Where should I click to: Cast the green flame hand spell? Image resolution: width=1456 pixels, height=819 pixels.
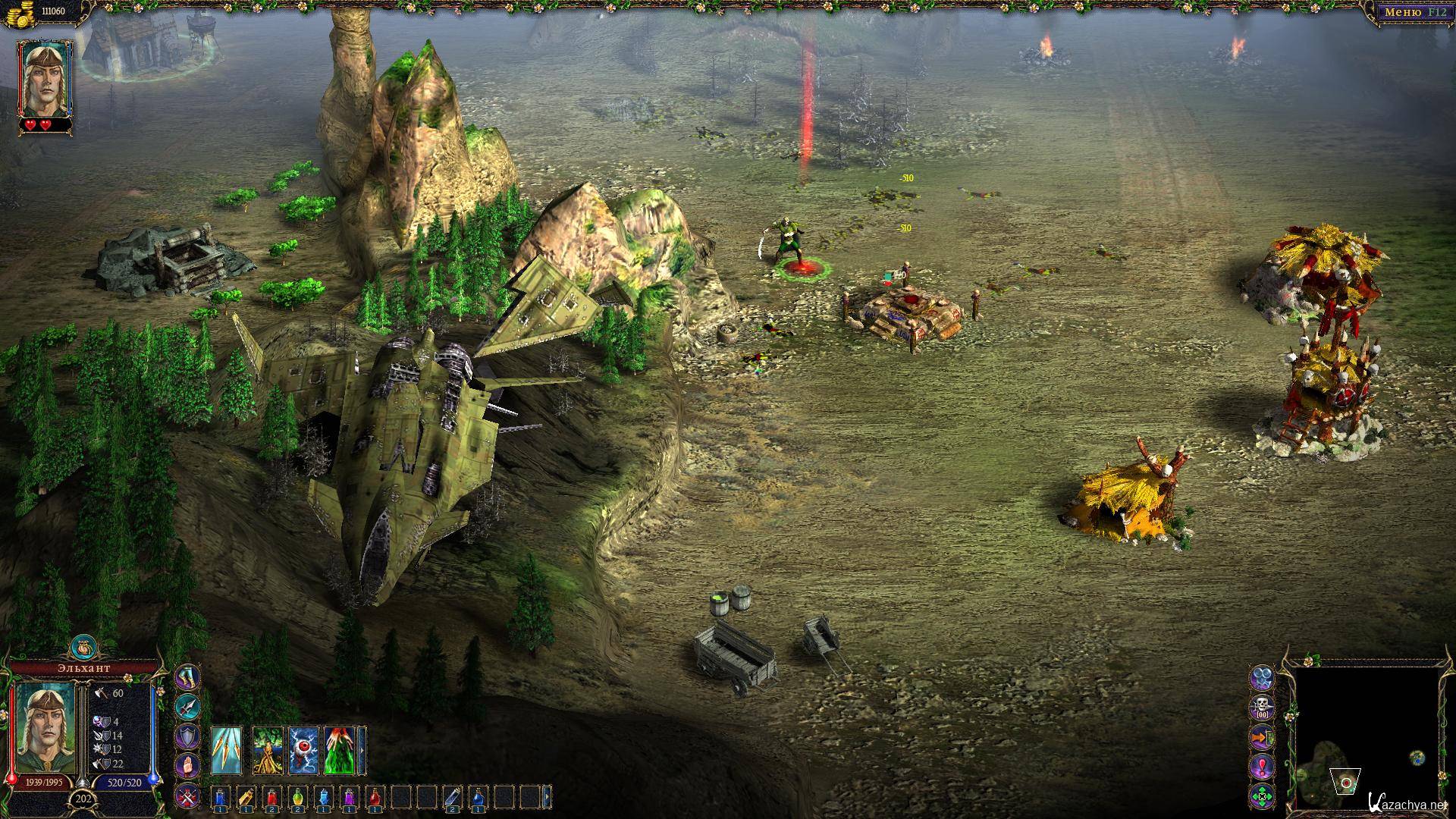pyautogui.click(x=340, y=751)
